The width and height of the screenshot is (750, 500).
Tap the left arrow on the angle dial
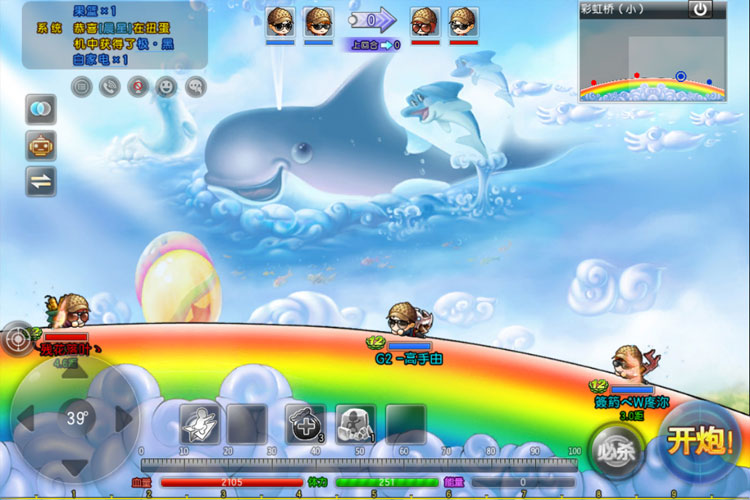25,418
